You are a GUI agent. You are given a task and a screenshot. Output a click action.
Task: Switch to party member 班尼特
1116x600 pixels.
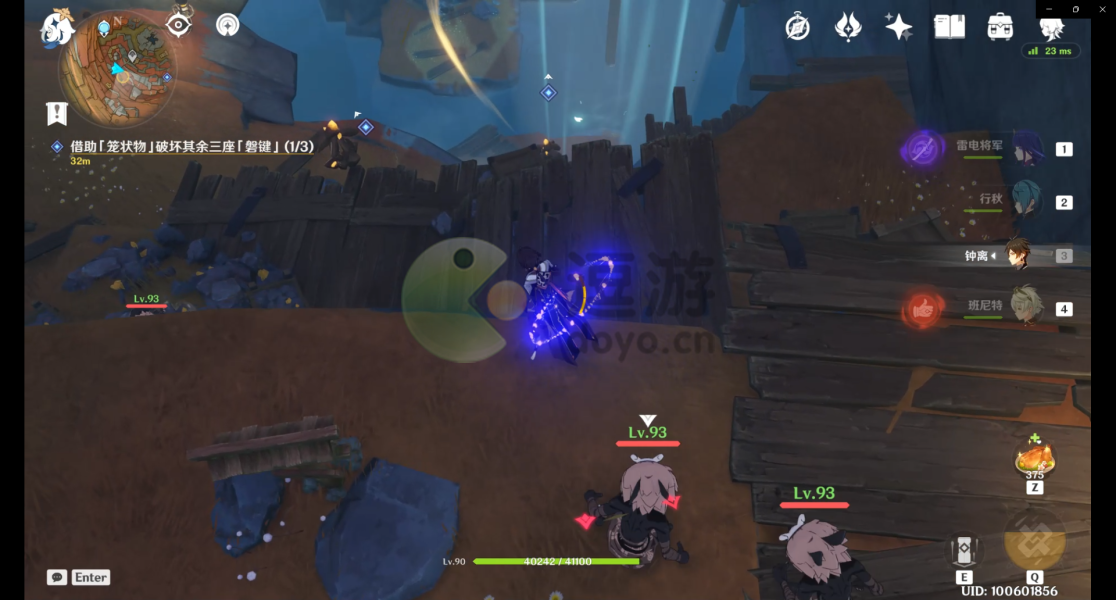point(1026,307)
